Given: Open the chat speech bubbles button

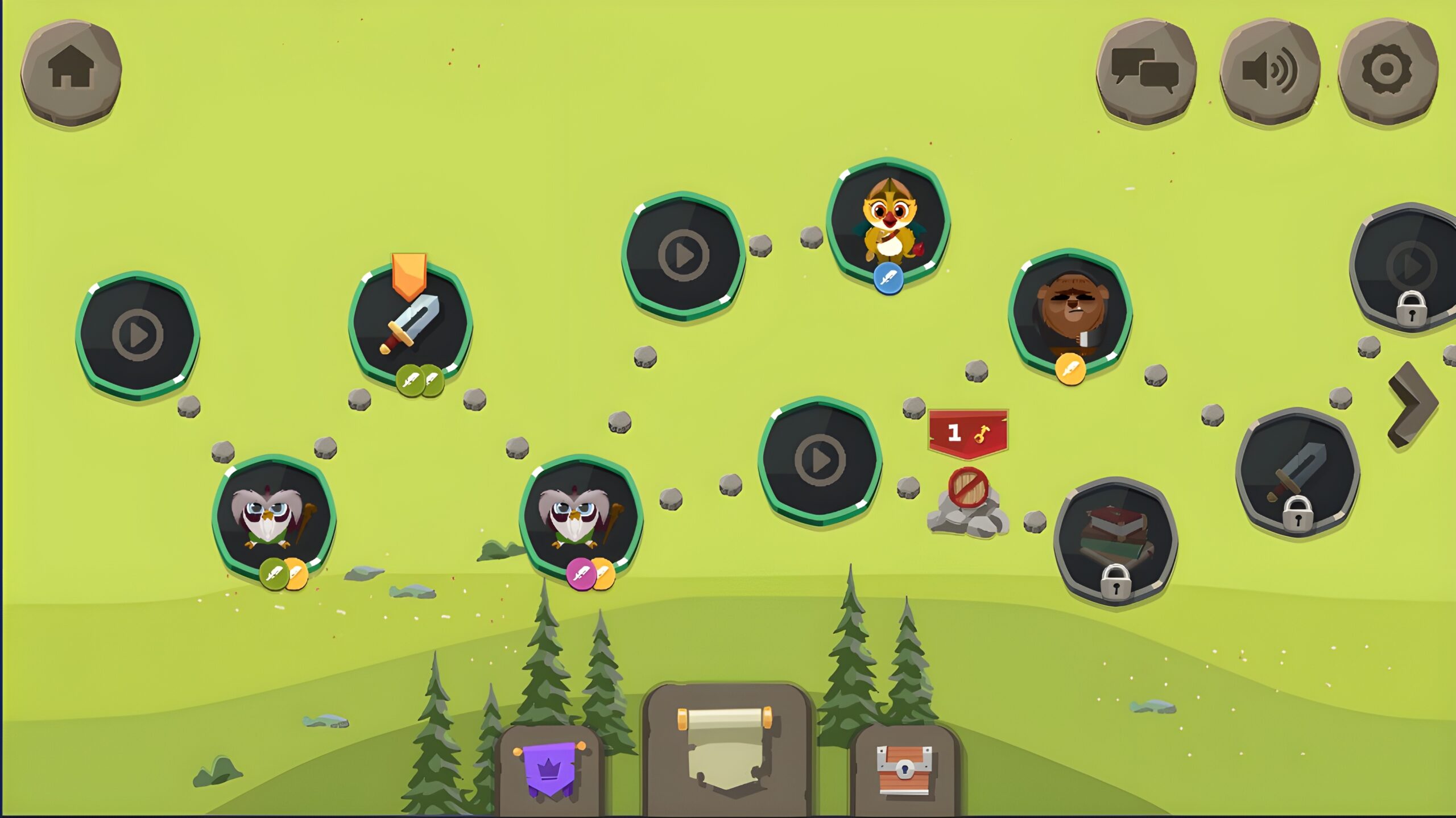Looking at the screenshot, I should click(1145, 72).
